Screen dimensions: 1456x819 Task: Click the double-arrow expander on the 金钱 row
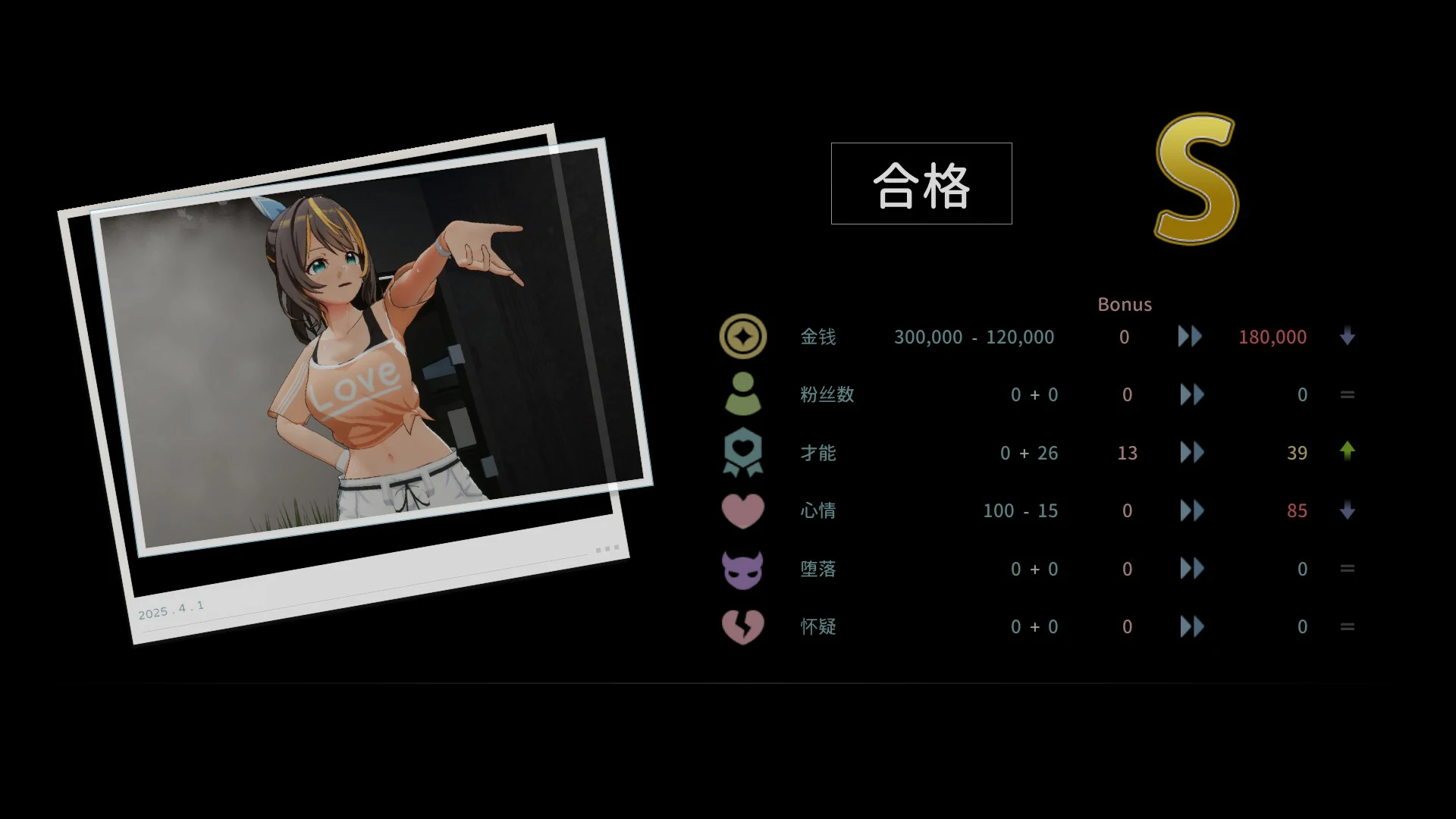point(1190,337)
